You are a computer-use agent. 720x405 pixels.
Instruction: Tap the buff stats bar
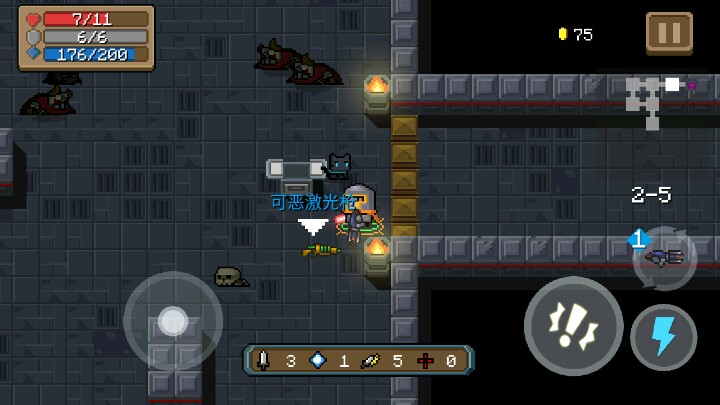358,360
